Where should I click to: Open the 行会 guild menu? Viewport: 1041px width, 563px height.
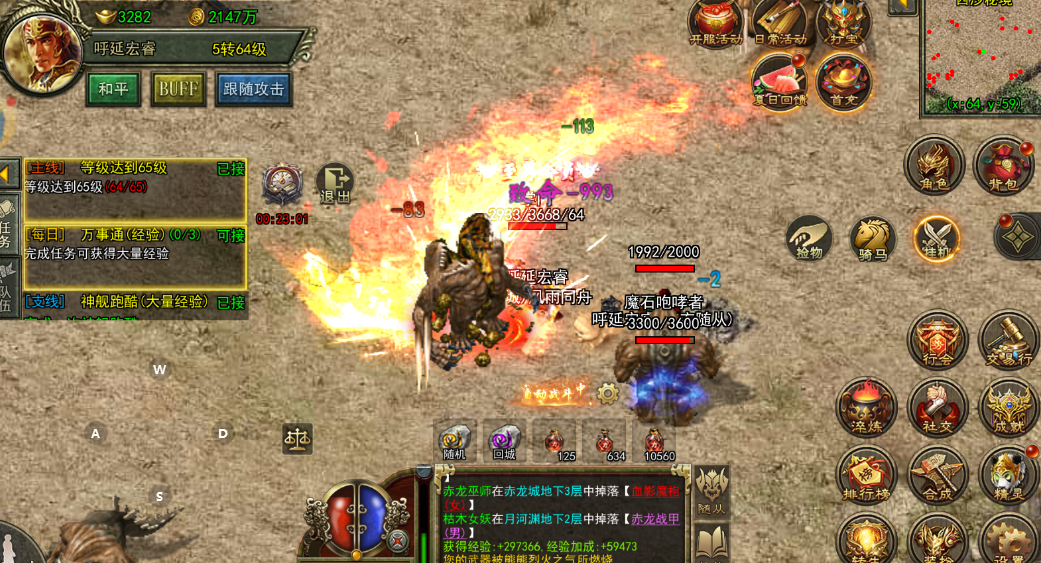[x=937, y=340]
